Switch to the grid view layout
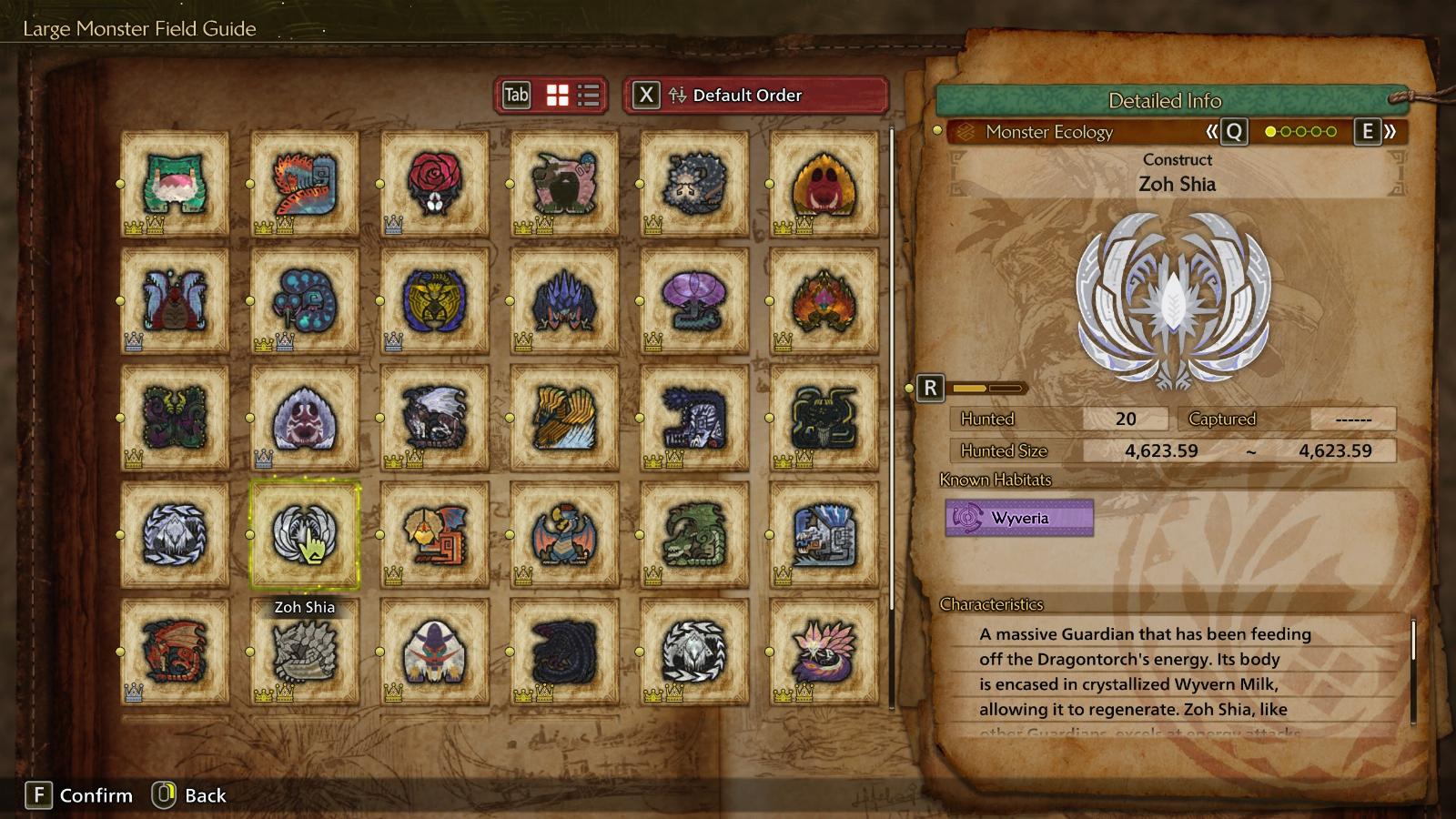The height and width of the screenshot is (819, 1456). pyautogui.click(x=557, y=96)
